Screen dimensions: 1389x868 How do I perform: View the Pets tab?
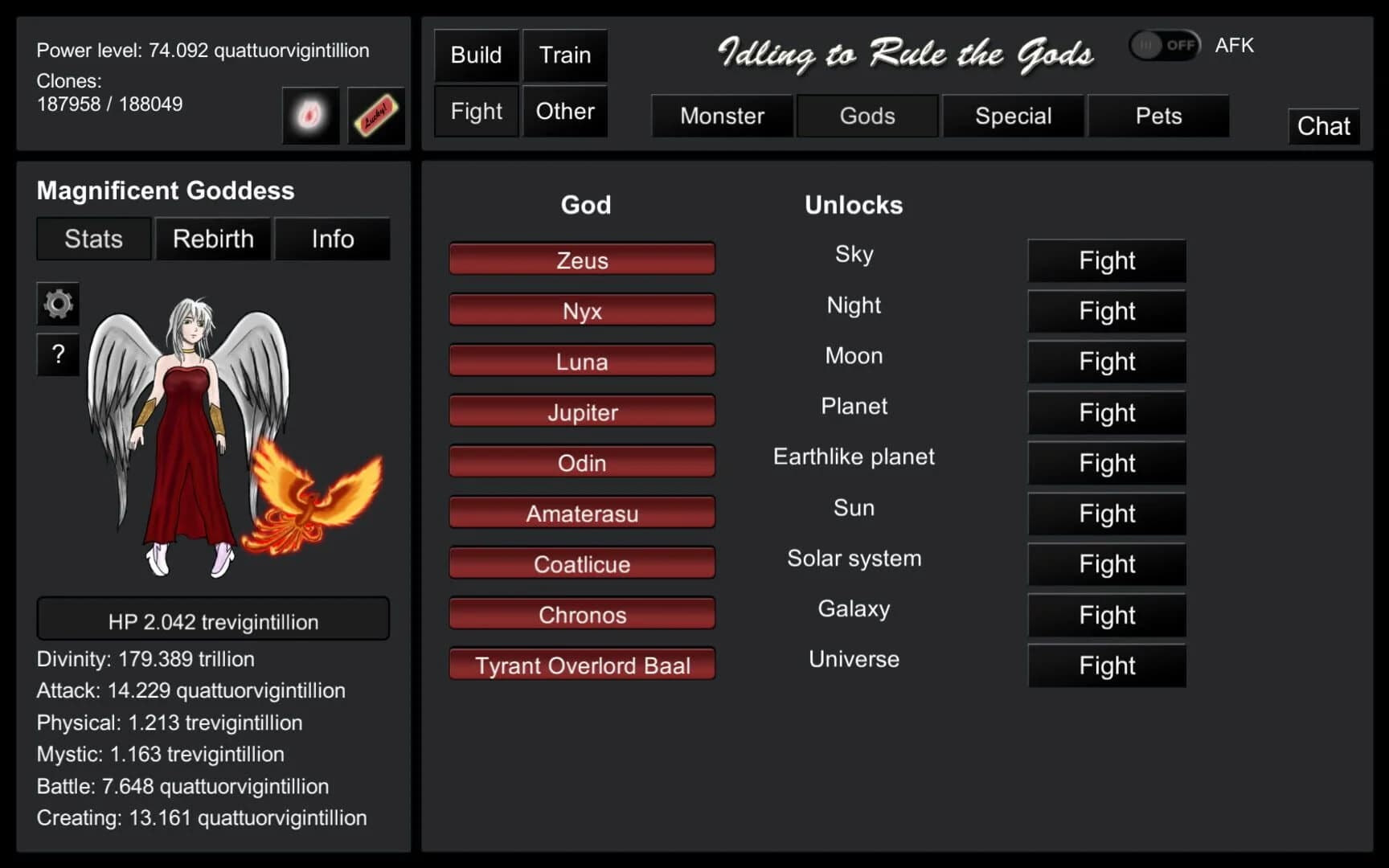[1158, 116]
